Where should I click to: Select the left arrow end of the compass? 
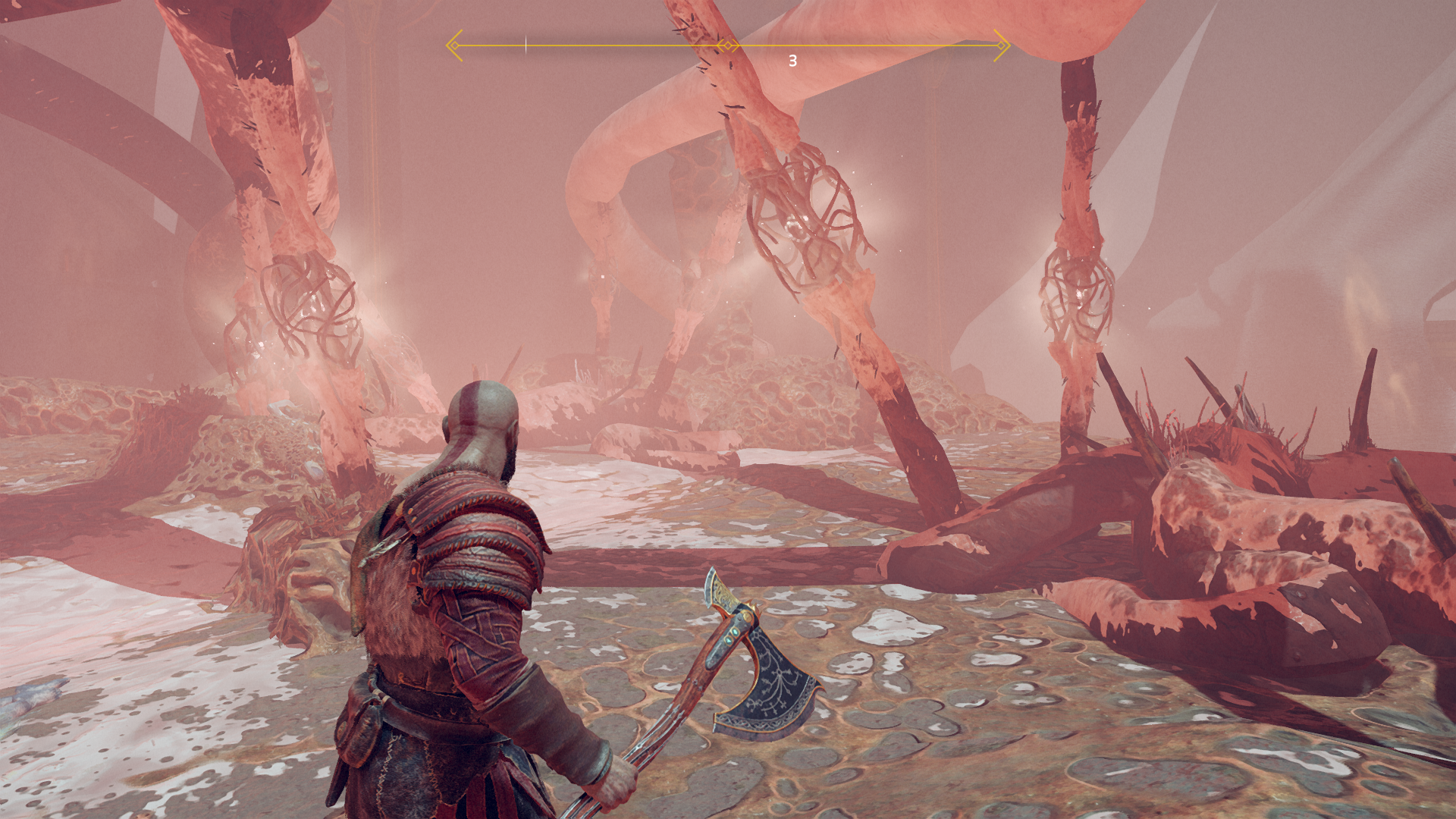pos(453,45)
